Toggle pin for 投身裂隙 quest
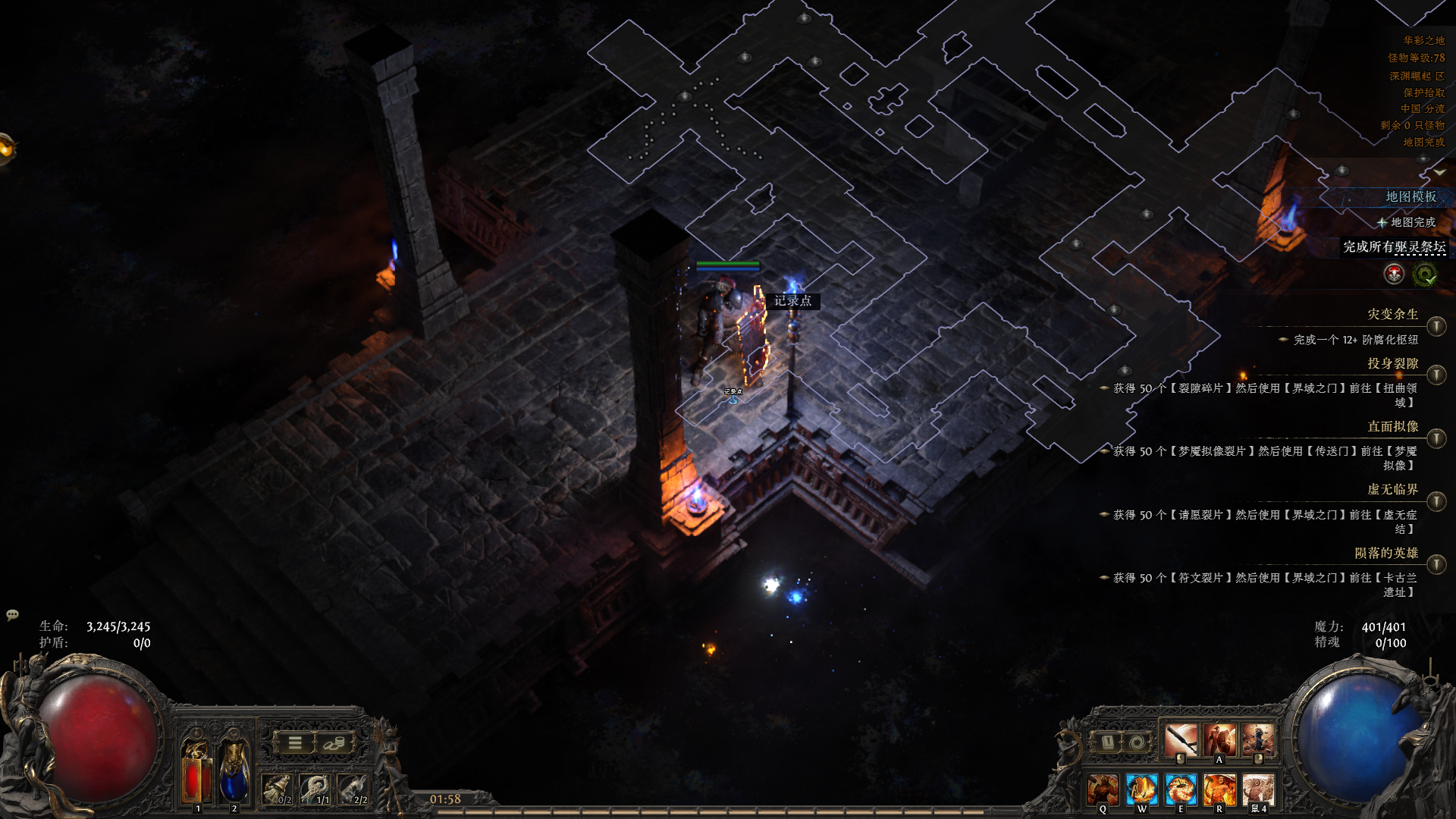 tap(1436, 375)
